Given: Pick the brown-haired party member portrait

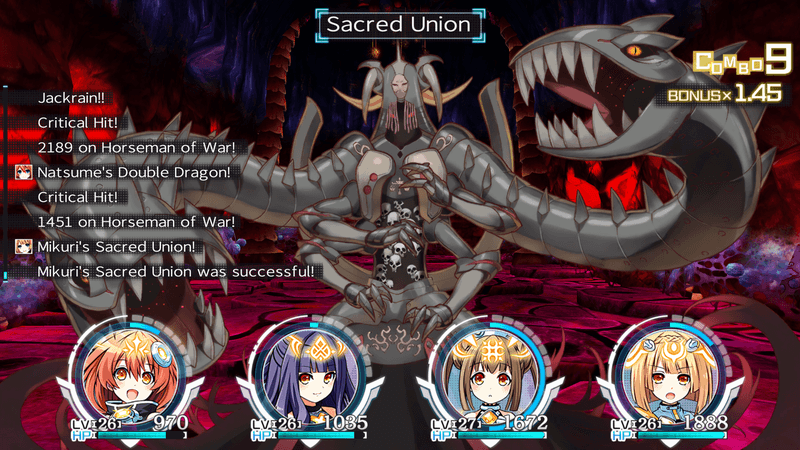Looking at the screenshot, I should tap(487, 370).
